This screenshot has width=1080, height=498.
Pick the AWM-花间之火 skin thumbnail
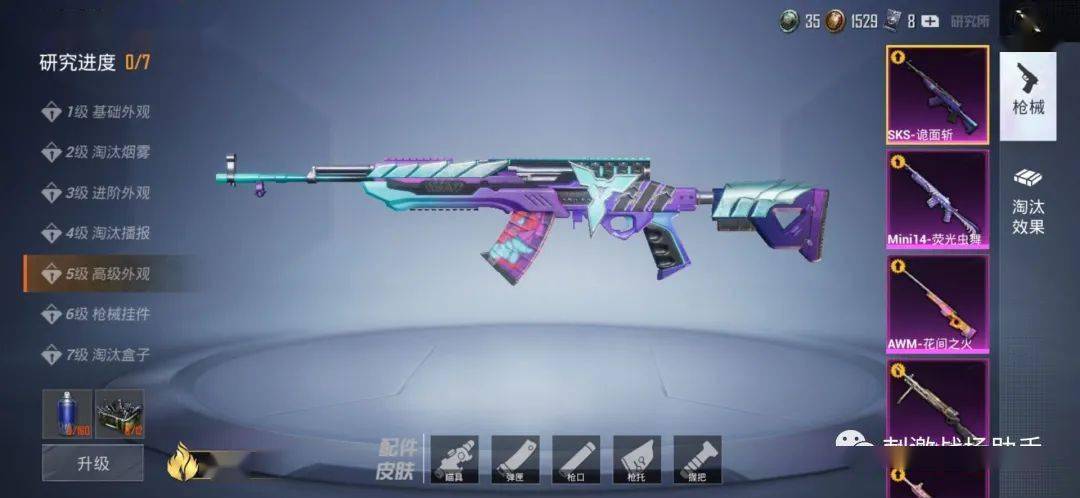937,303
